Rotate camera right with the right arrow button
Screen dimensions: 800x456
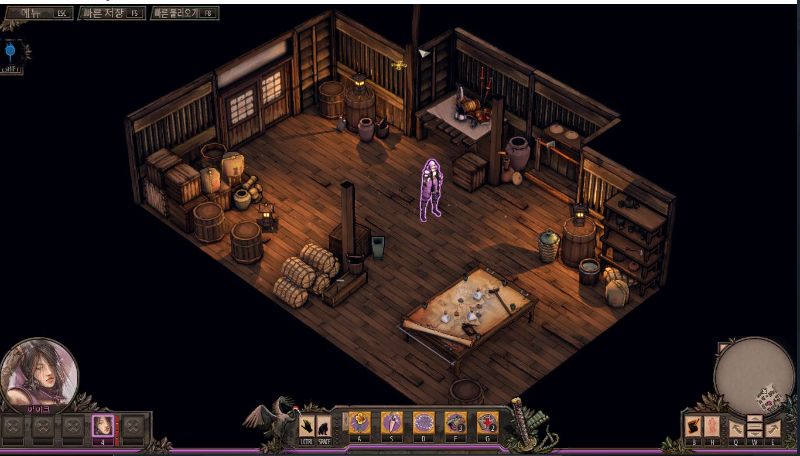(x=773, y=429)
